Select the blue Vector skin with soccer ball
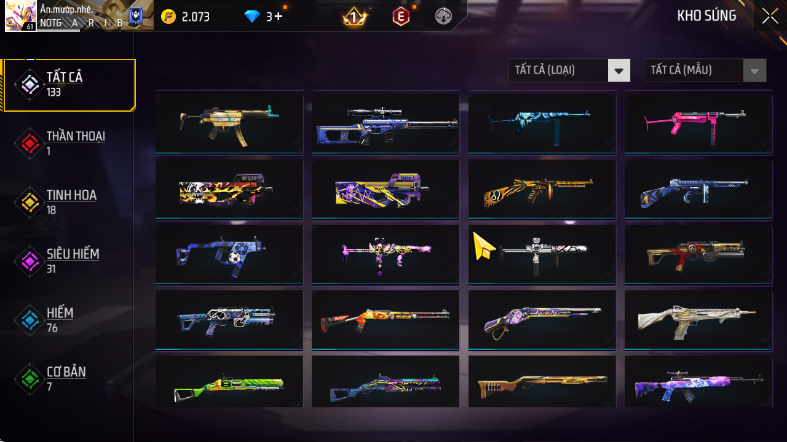 pos(229,254)
